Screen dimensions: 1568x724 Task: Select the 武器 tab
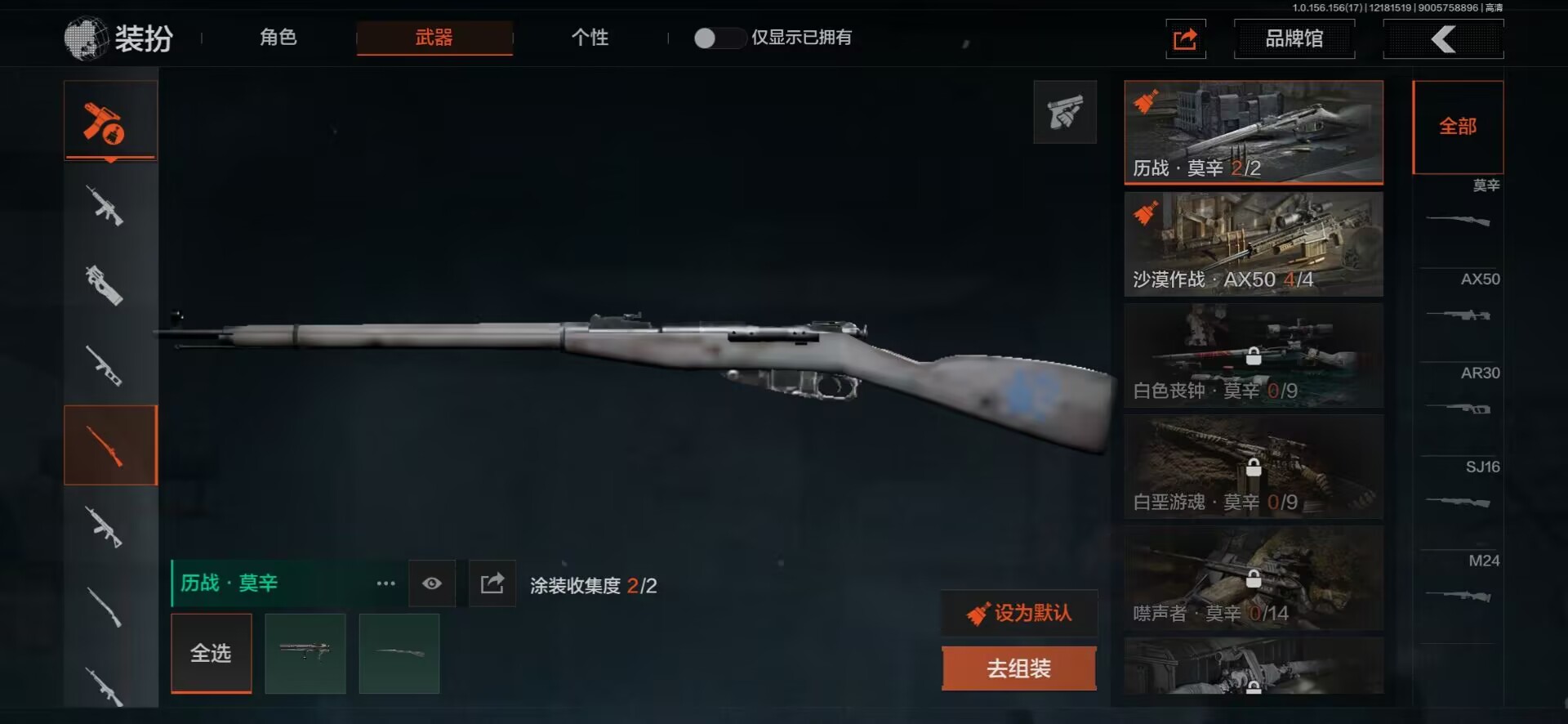tap(434, 38)
